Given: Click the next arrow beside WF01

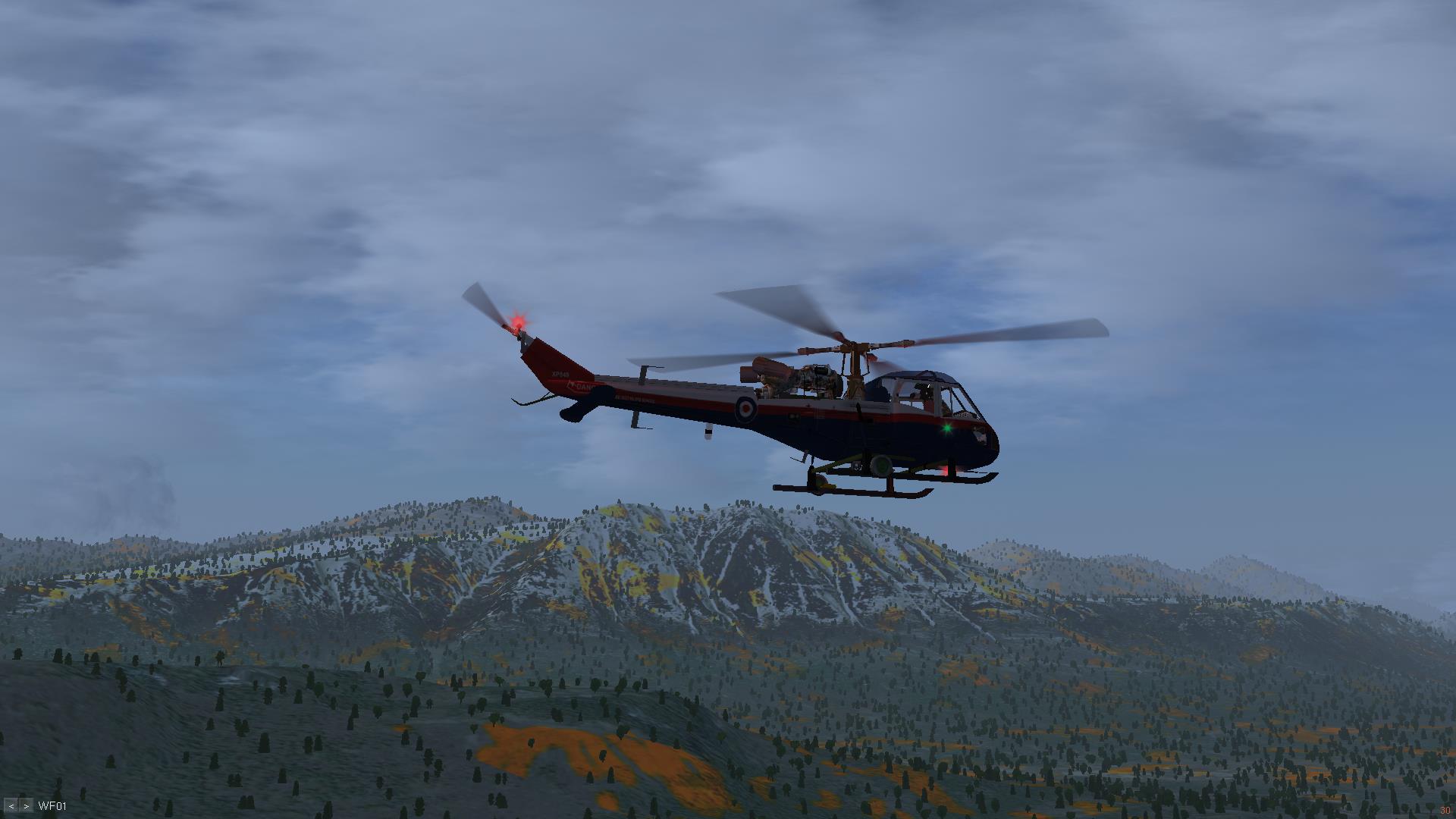Looking at the screenshot, I should point(27,806).
